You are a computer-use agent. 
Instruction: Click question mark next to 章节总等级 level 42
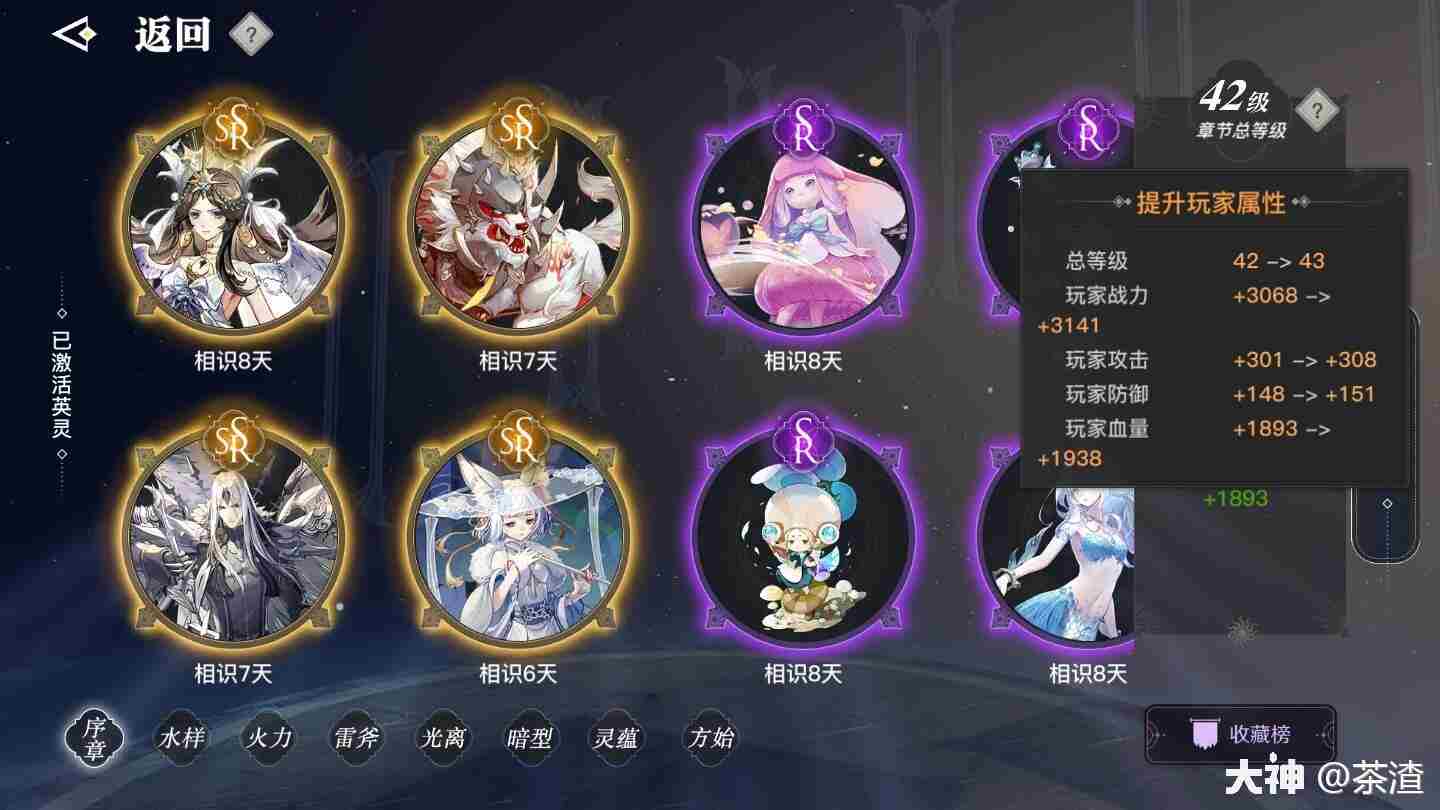tap(1318, 112)
